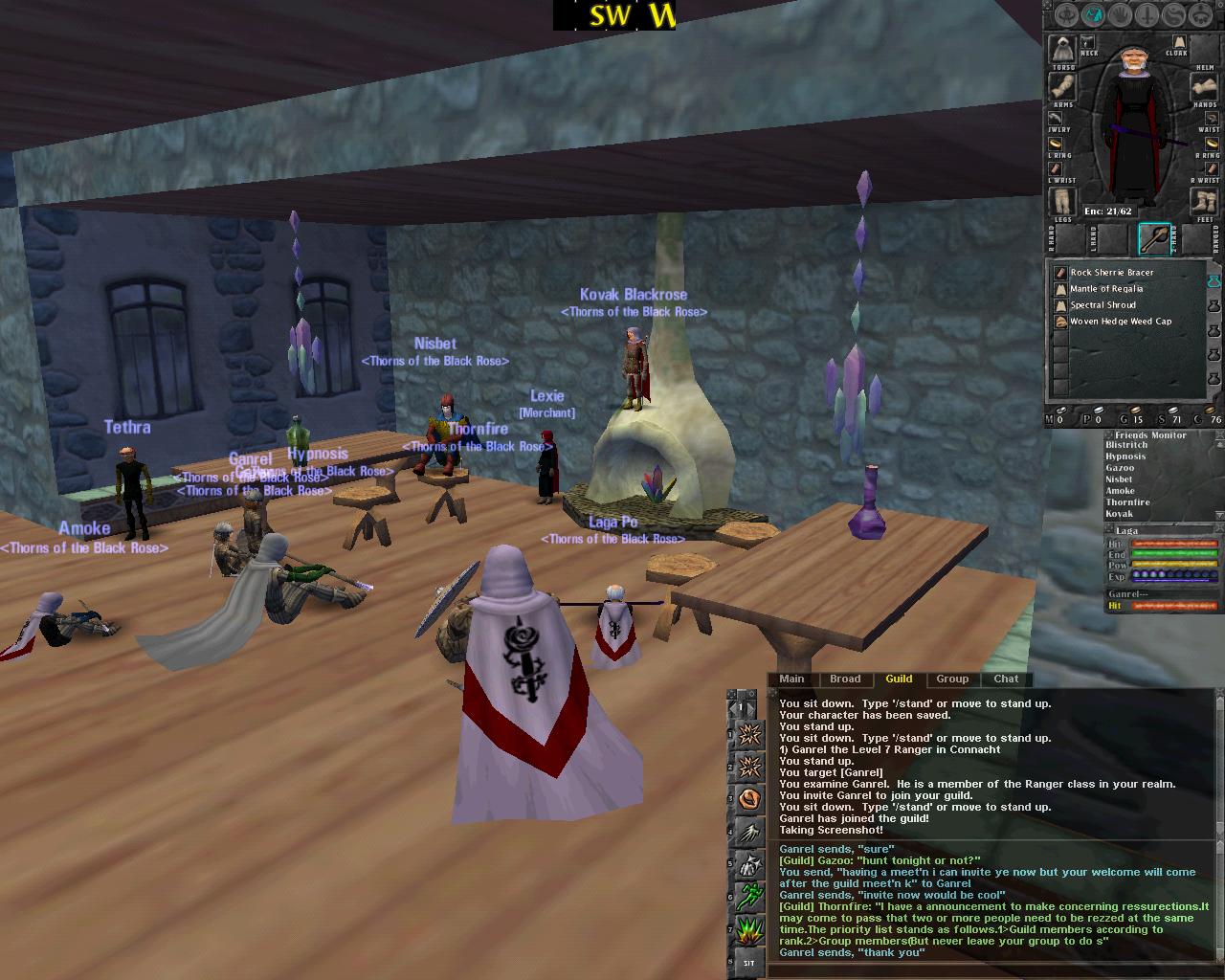Click the Legs equipment slot
This screenshot has height=980, width=1225.
point(1060,202)
